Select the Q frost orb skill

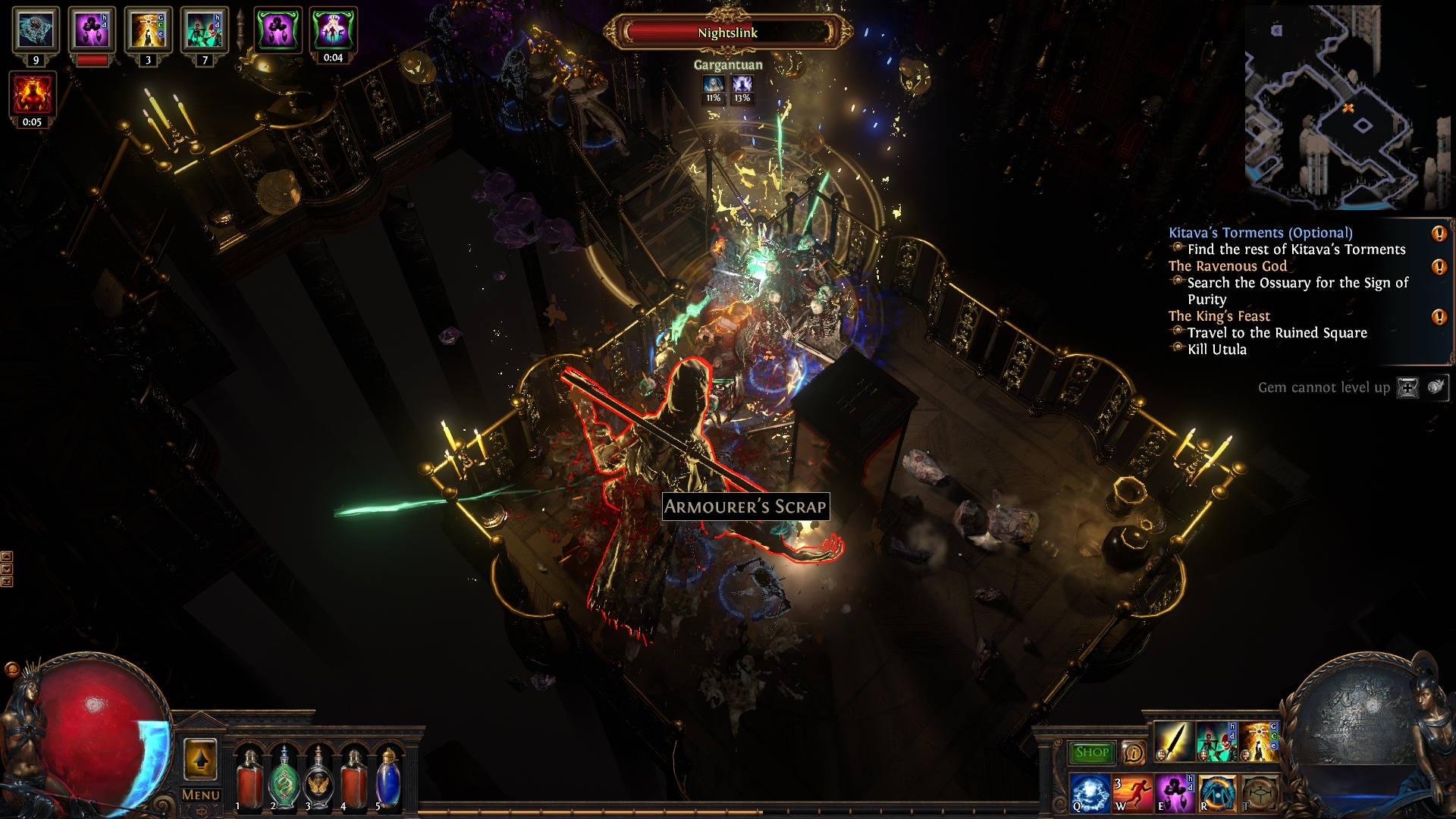1090,792
